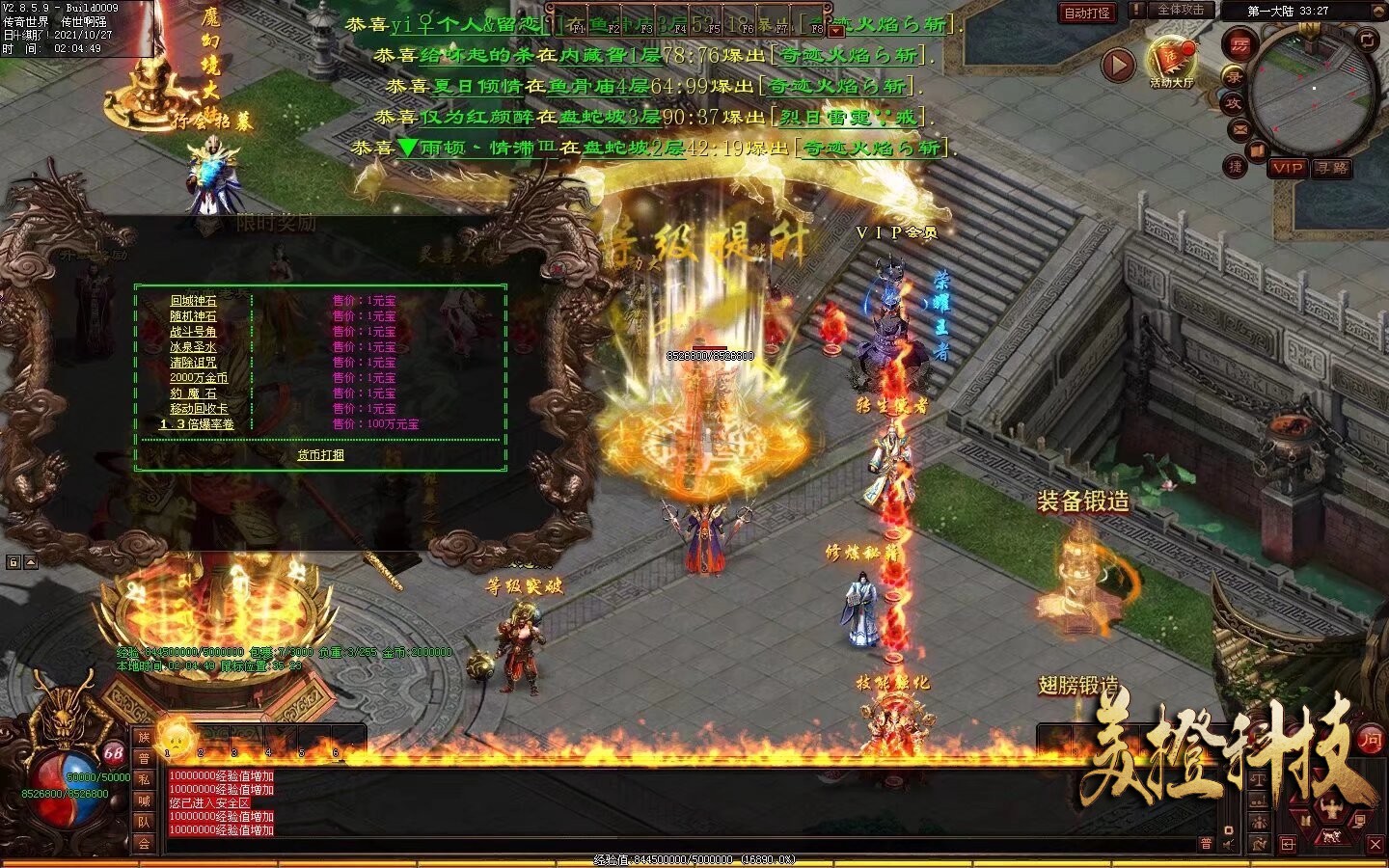The image size is (1389, 868).
Task: Click the round play arrow button
Action: pyautogui.click(x=1118, y=66)
